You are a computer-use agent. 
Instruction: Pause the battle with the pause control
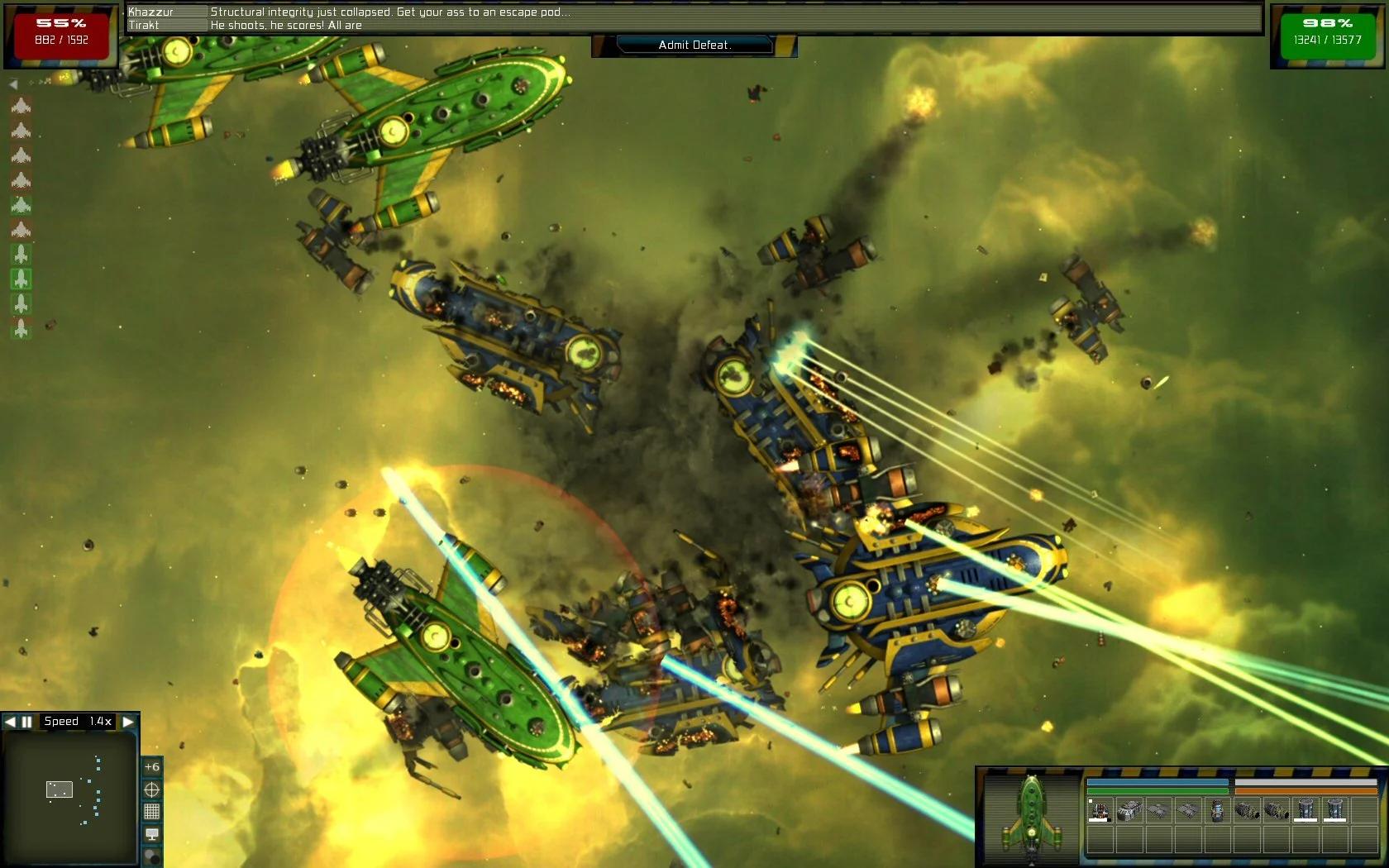26,721
